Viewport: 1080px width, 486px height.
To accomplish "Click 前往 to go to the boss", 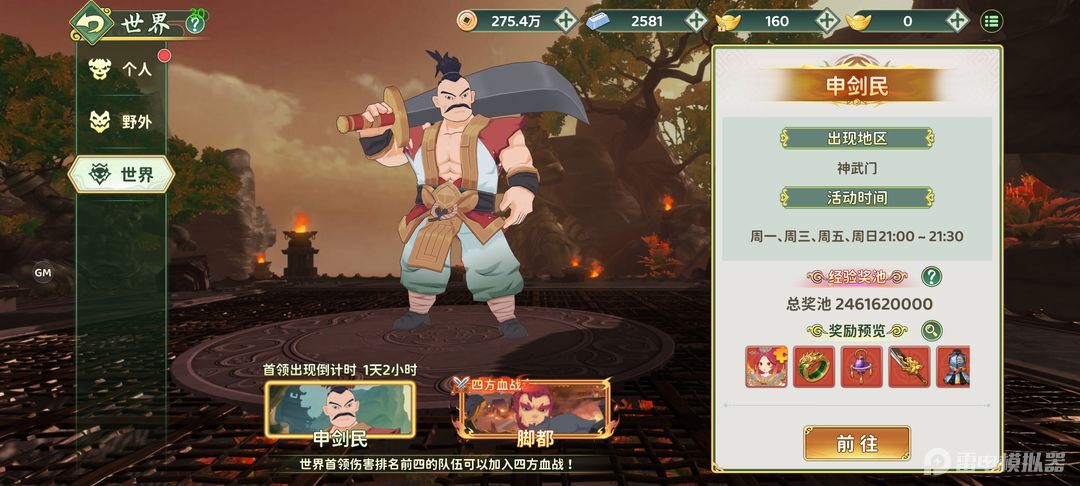I will [x=857, y=443].
